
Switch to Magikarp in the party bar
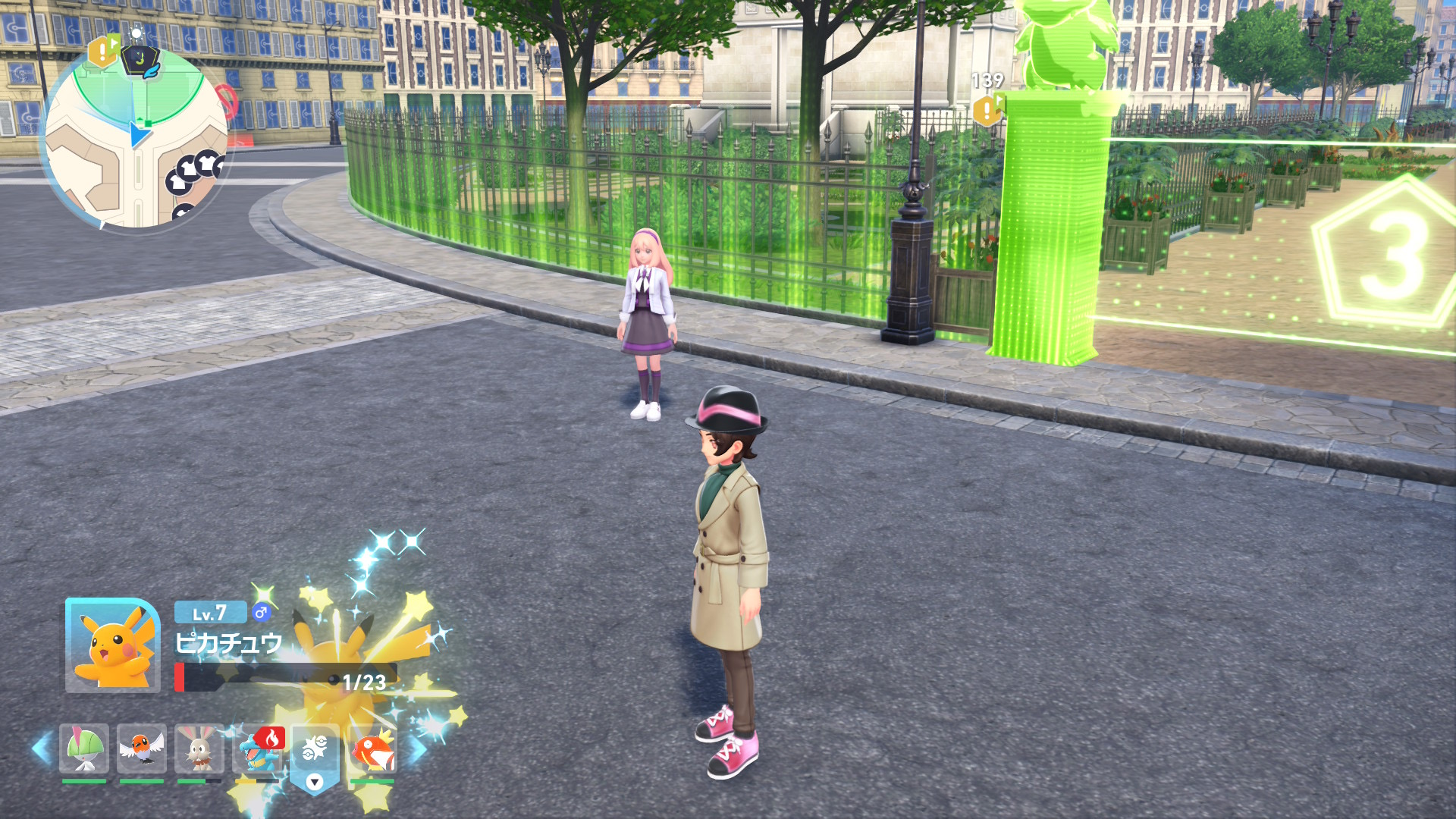point(372,748)
